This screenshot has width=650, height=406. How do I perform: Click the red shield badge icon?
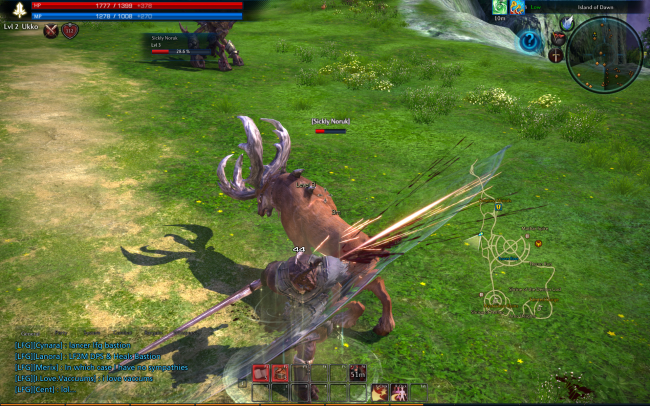(70, 30)
